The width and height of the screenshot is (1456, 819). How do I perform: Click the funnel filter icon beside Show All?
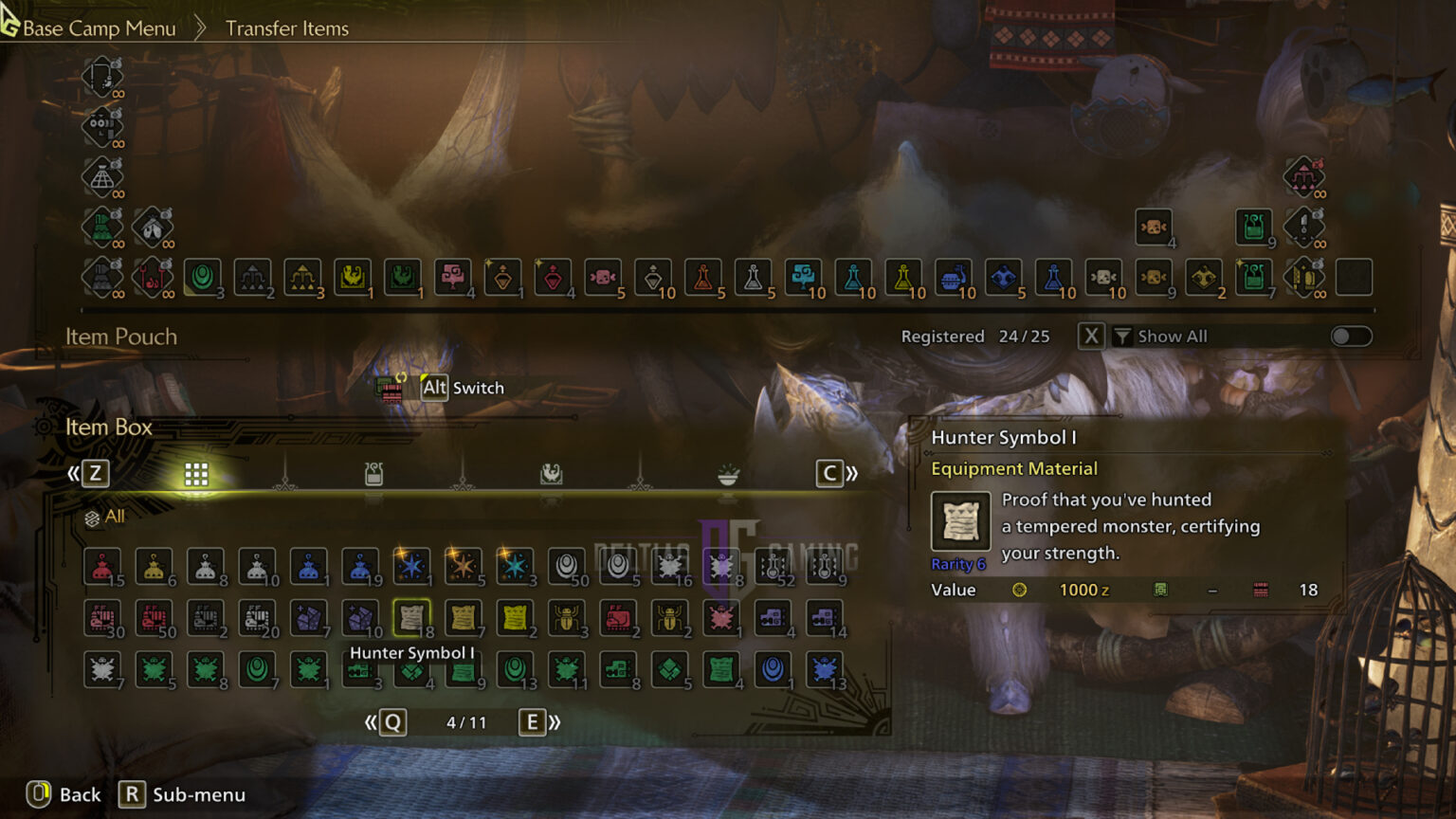coord(1123,336)
